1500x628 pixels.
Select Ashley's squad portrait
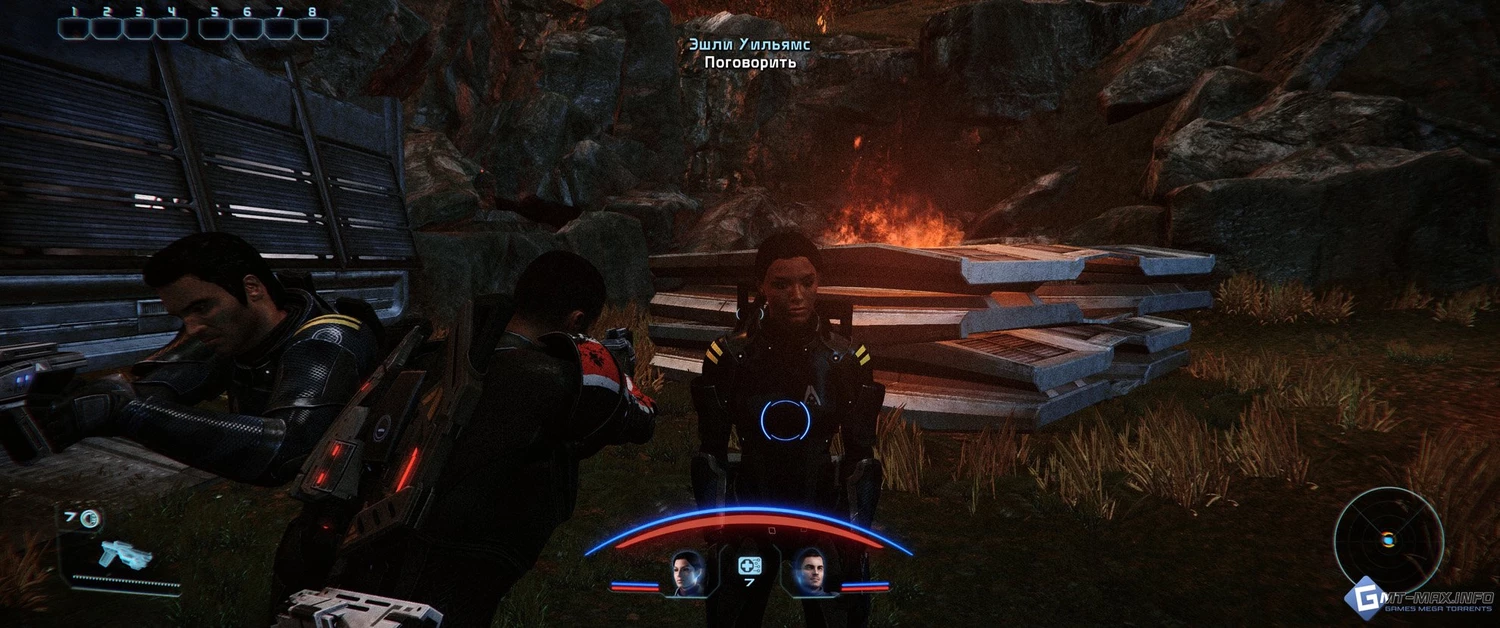(x=689, y=572)
